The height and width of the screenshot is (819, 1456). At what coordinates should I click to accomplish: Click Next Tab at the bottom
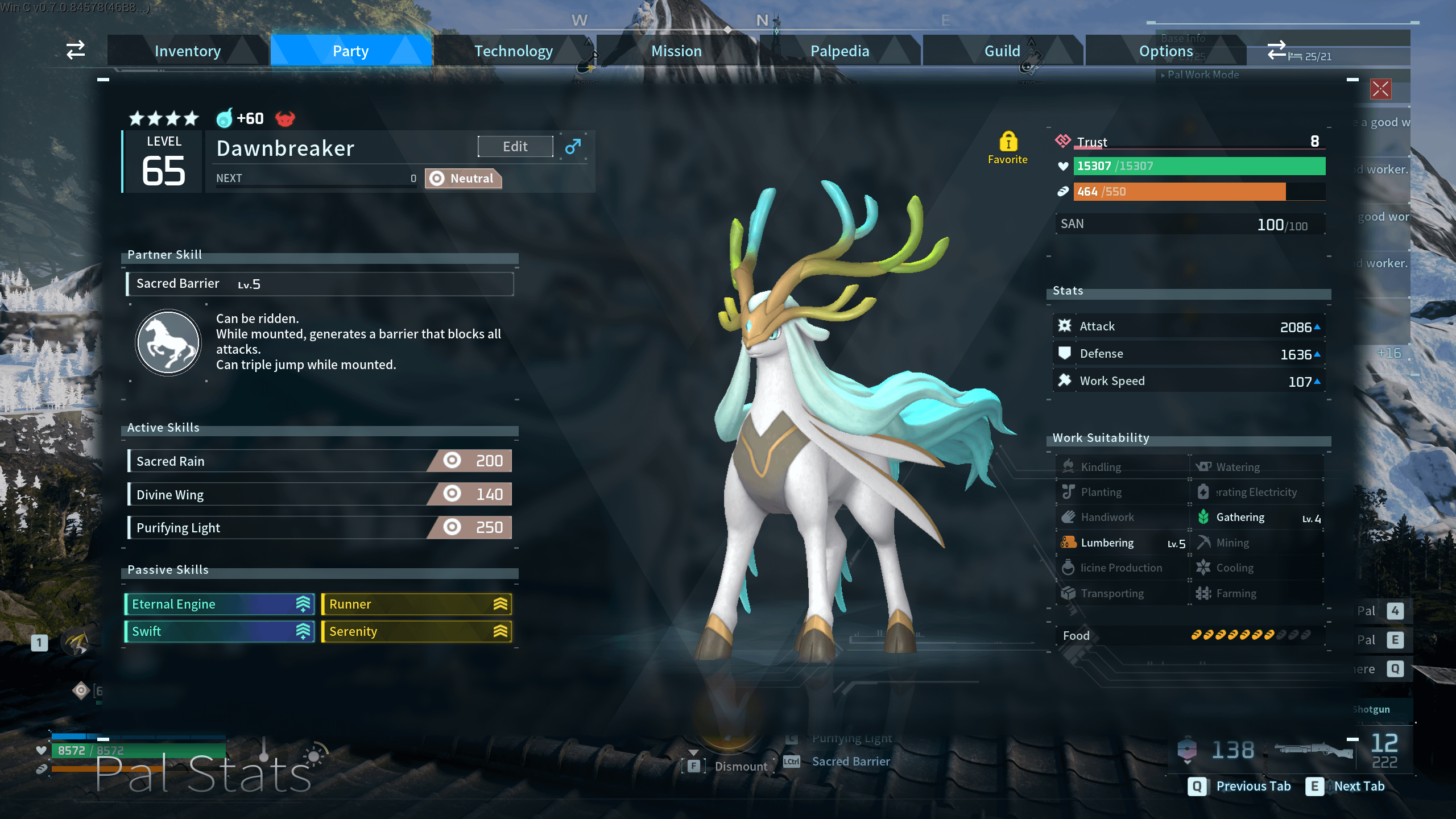[x=1346, y=786]
